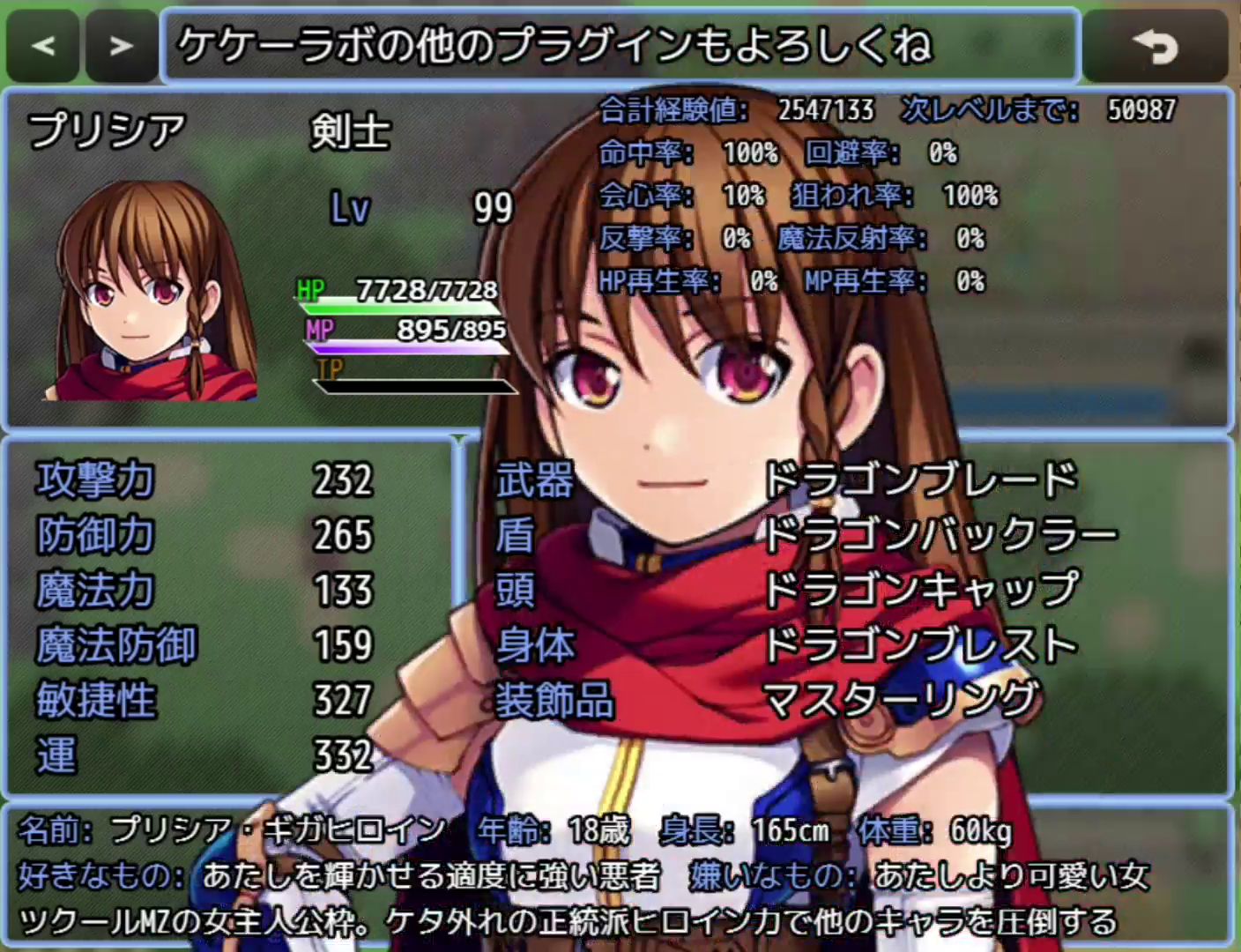
Task: Click the 合計経験値 value 2547133
Action: [824, 110]
